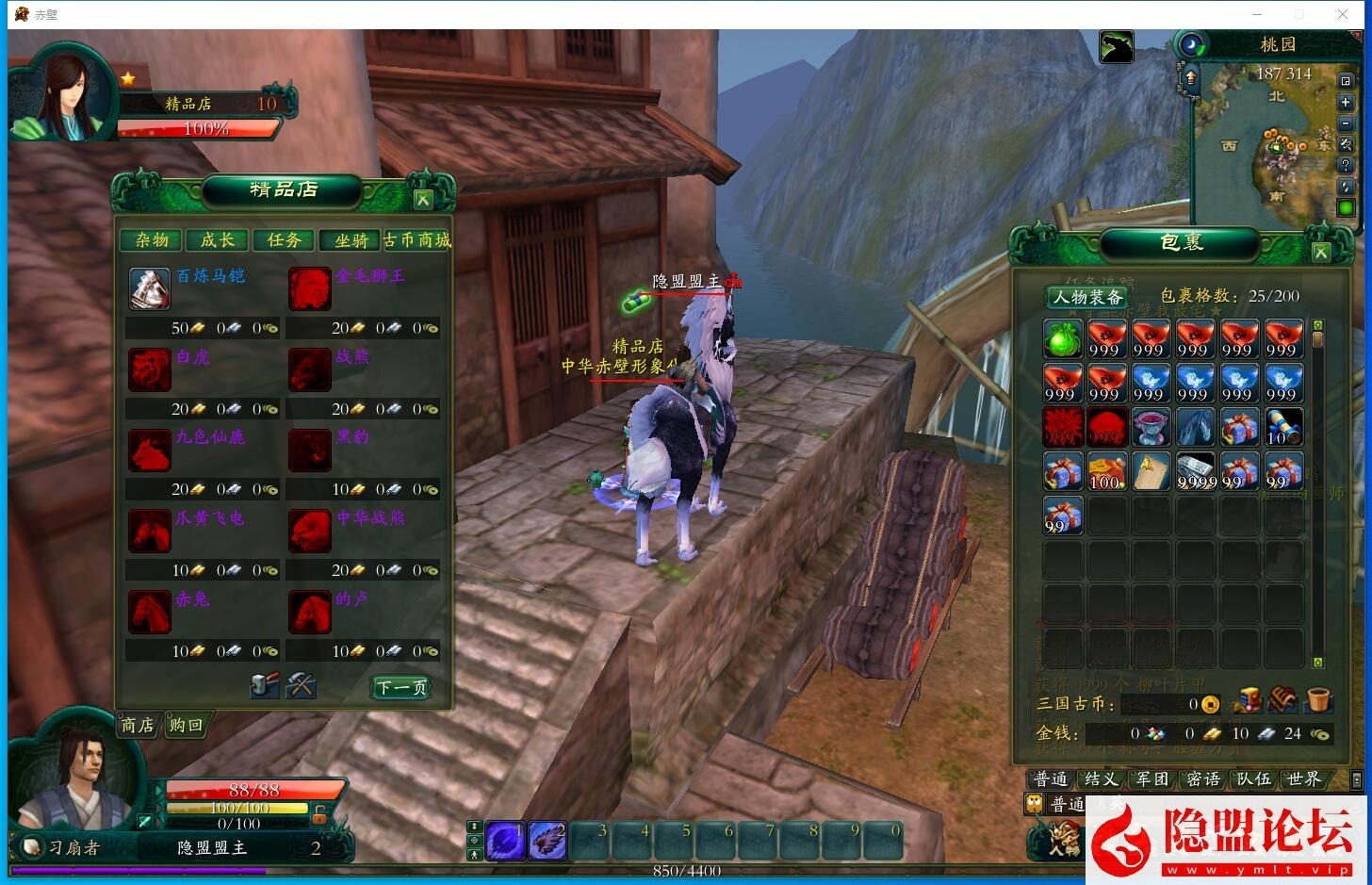Switch to the 购回 buyback tab

[186, 725]
